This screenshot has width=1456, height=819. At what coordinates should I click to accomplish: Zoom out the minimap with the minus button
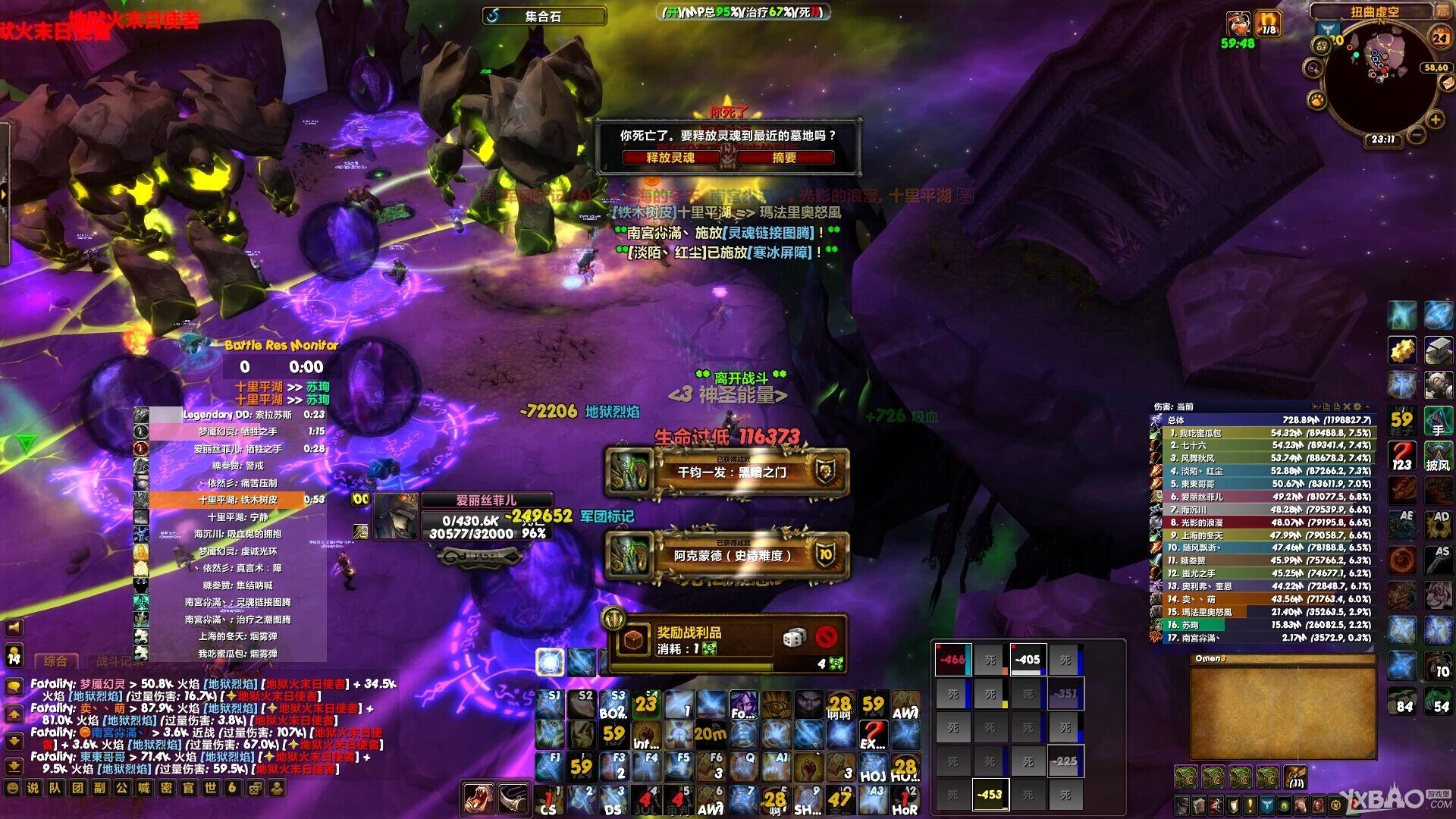[1415, 136]
